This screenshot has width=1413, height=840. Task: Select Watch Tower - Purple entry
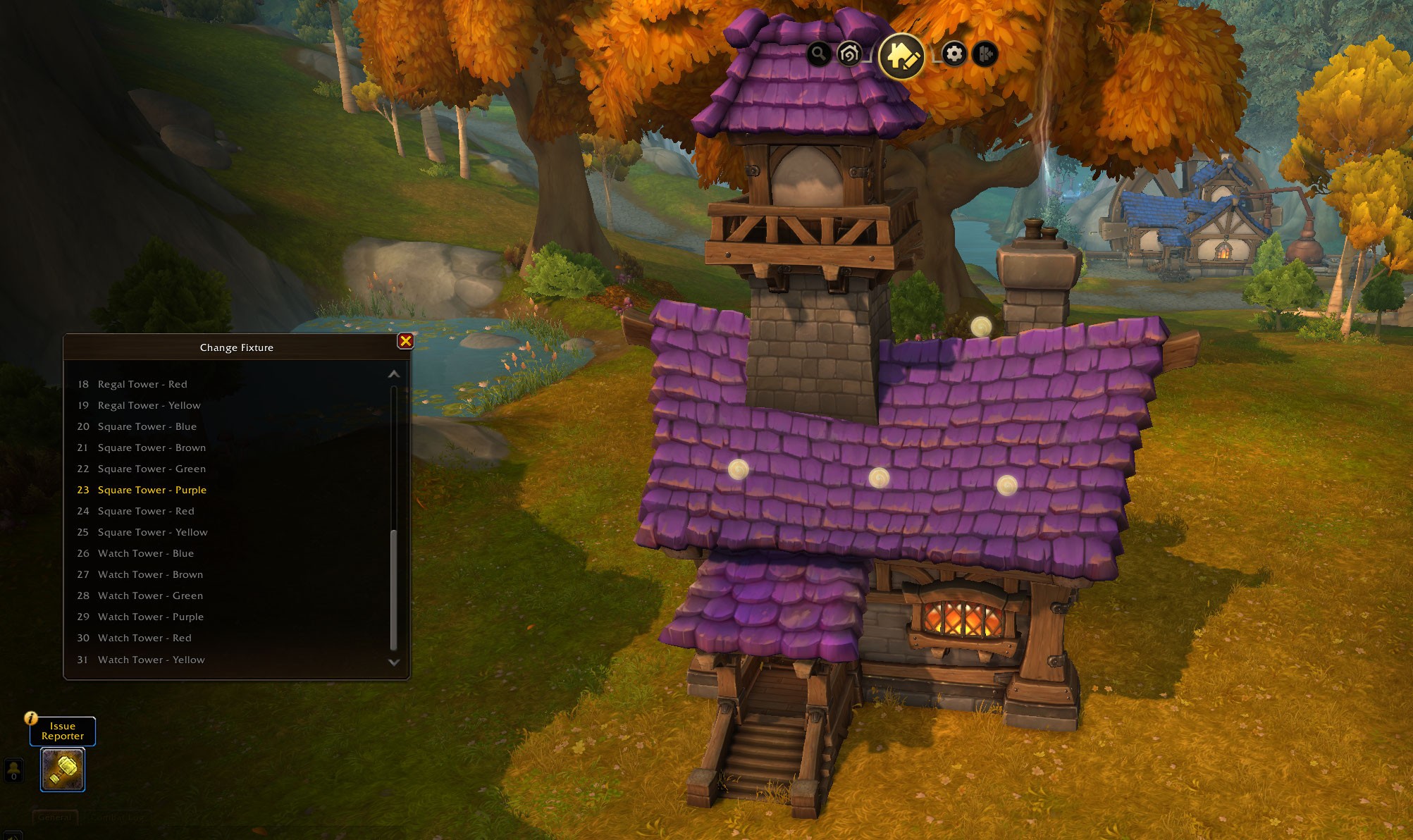(150, 617)
